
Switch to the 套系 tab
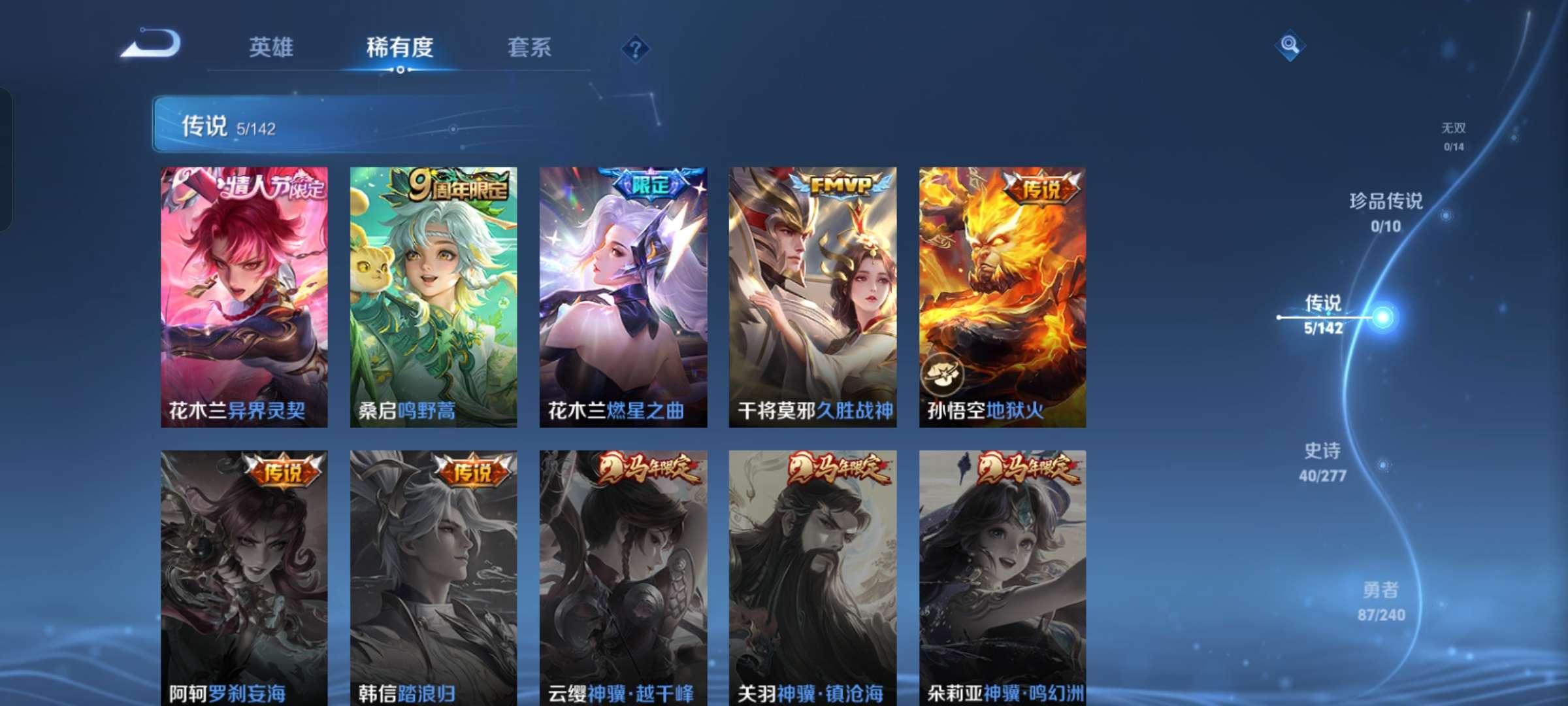[529, 48]
